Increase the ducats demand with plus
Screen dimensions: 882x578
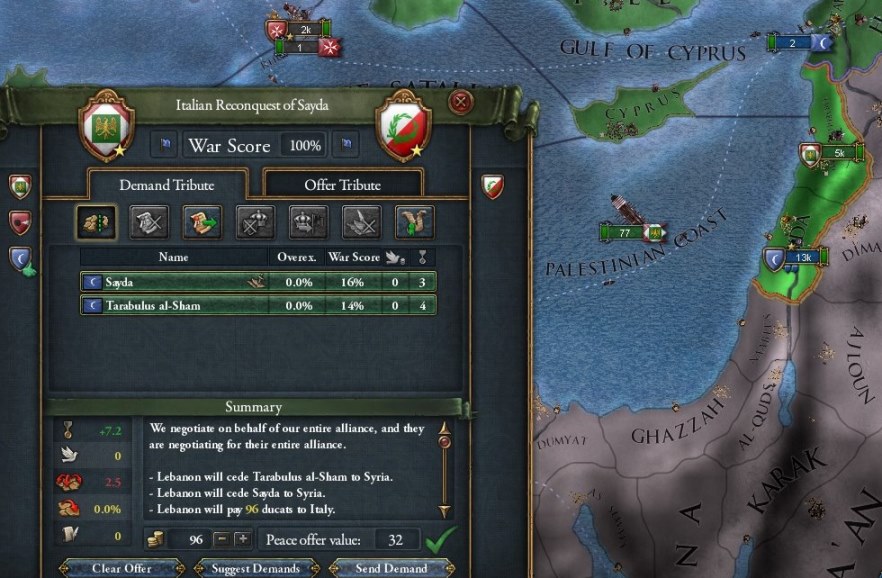click(242, 540)
